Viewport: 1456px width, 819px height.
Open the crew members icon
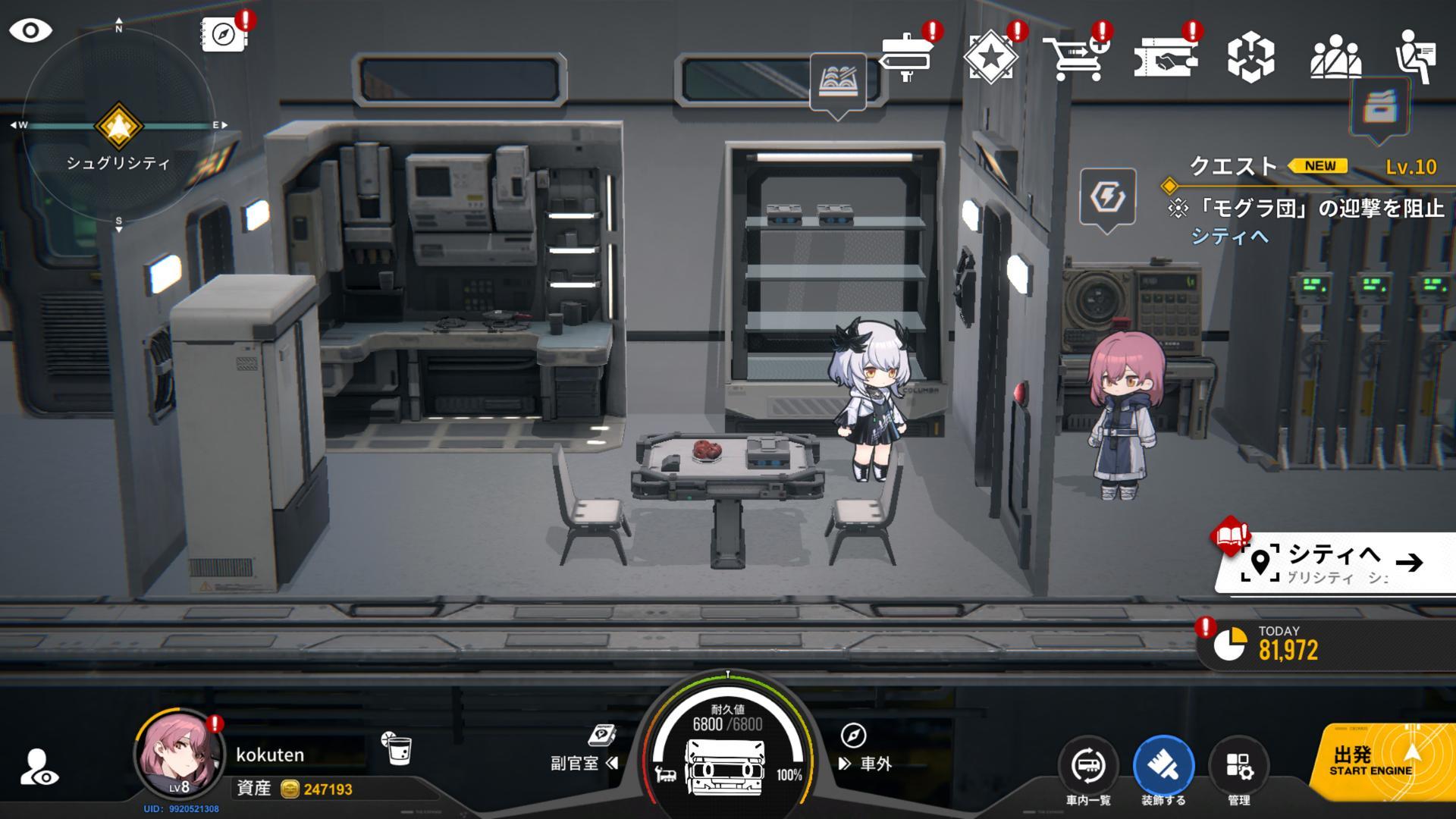click(x=1335, y=57)
